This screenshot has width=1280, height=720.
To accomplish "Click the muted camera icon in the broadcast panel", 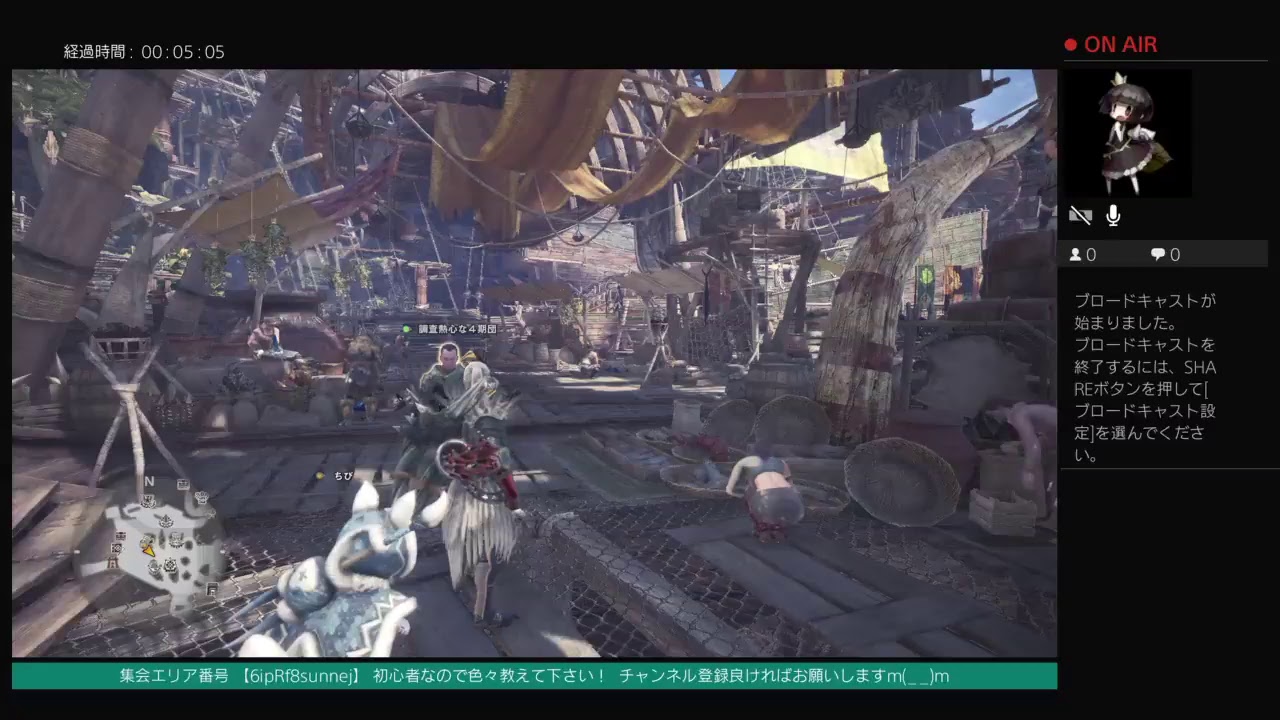I will [x=1080, y=215].
